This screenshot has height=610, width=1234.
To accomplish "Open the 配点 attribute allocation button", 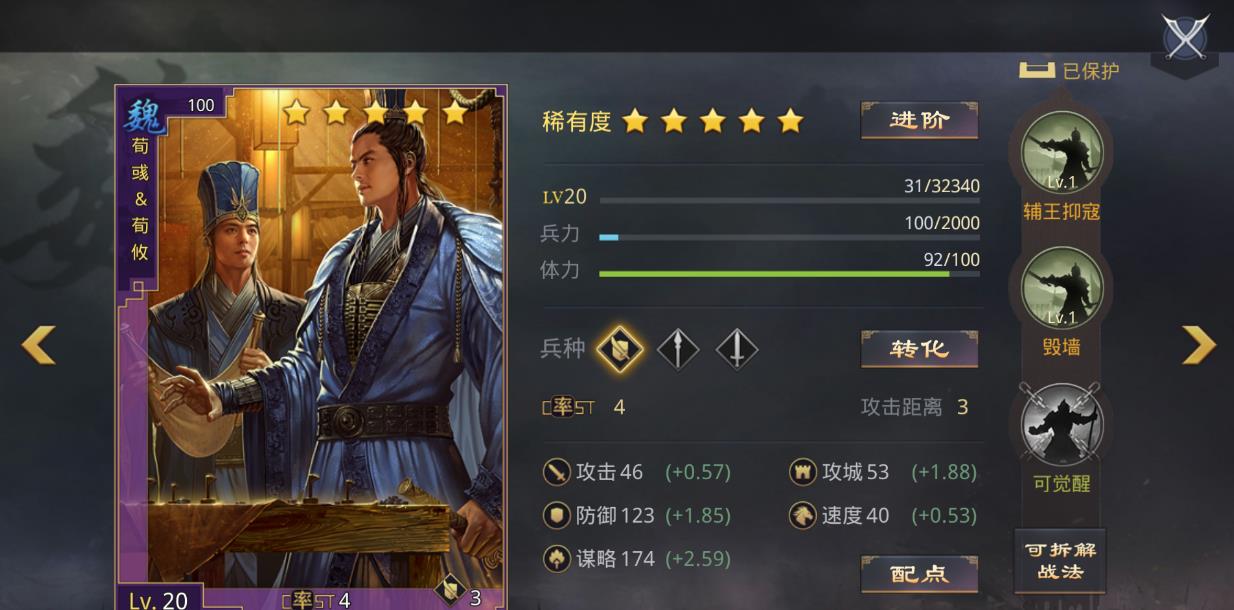I will pos(919,574).
